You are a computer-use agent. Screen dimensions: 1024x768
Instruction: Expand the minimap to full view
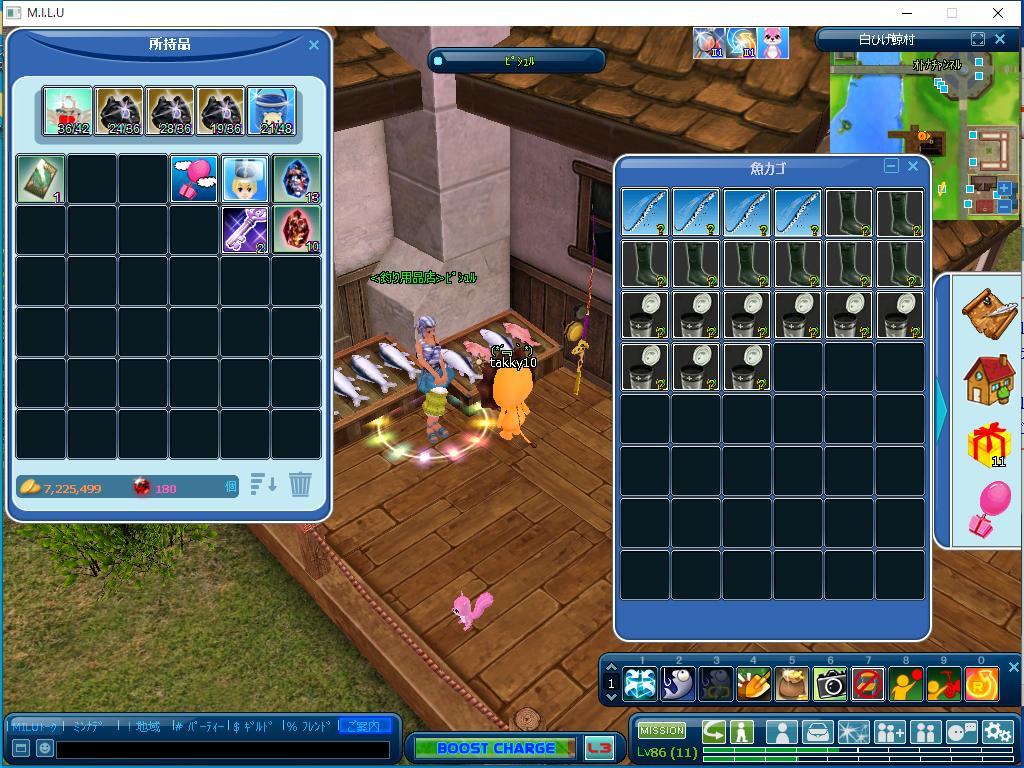[978, 39]
